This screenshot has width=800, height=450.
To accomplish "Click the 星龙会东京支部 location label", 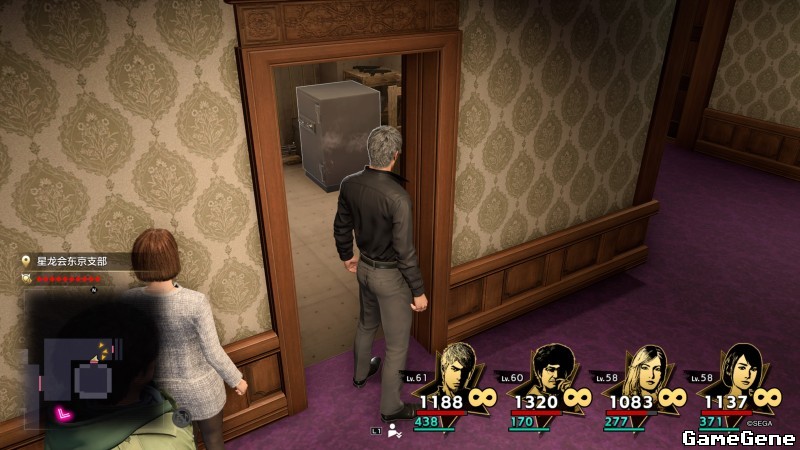I will tap(71, 261).
